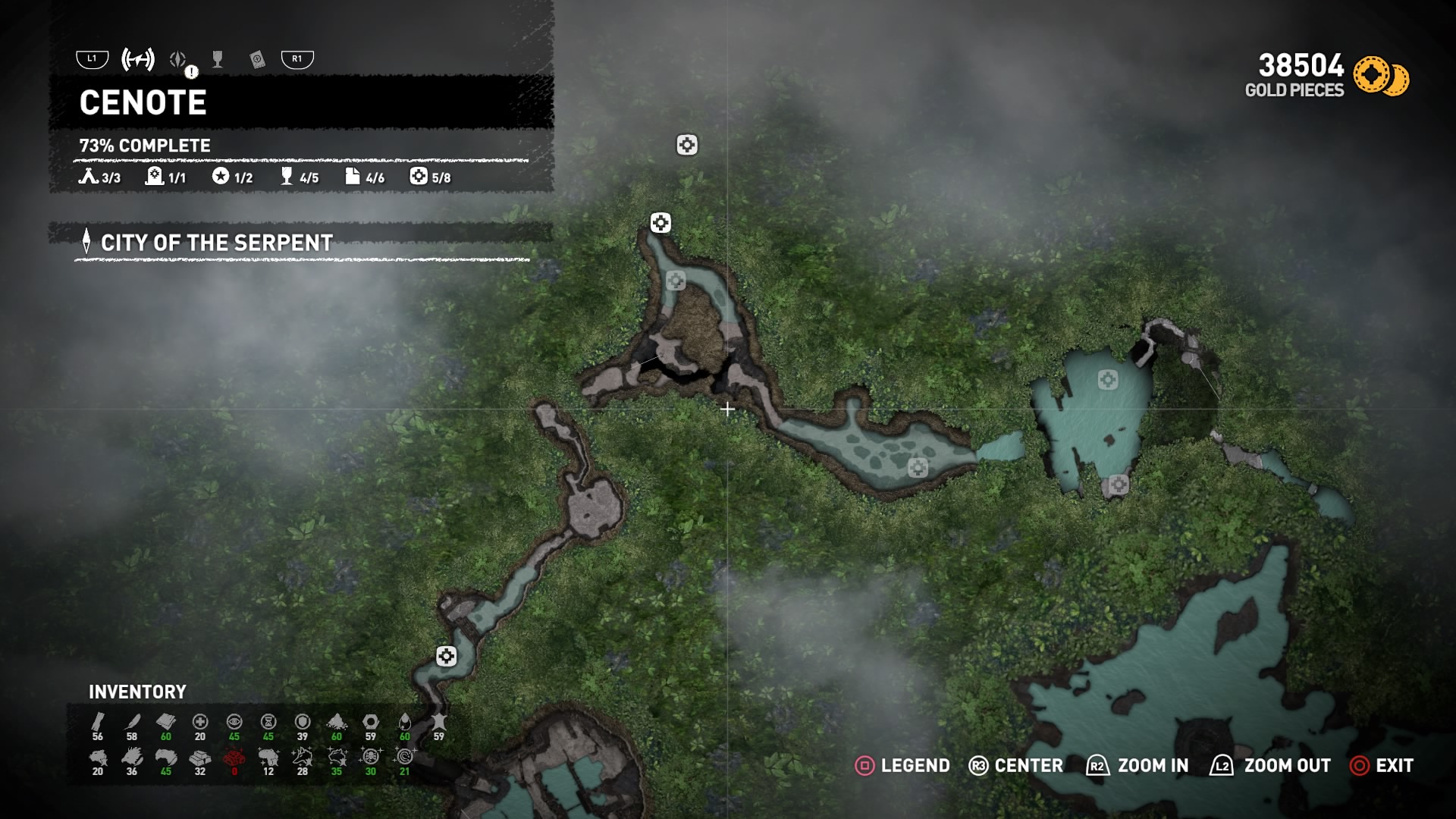1456x819 pixels.
Task: Select the hourglass endurance plant icon
Action: point(268,722)
